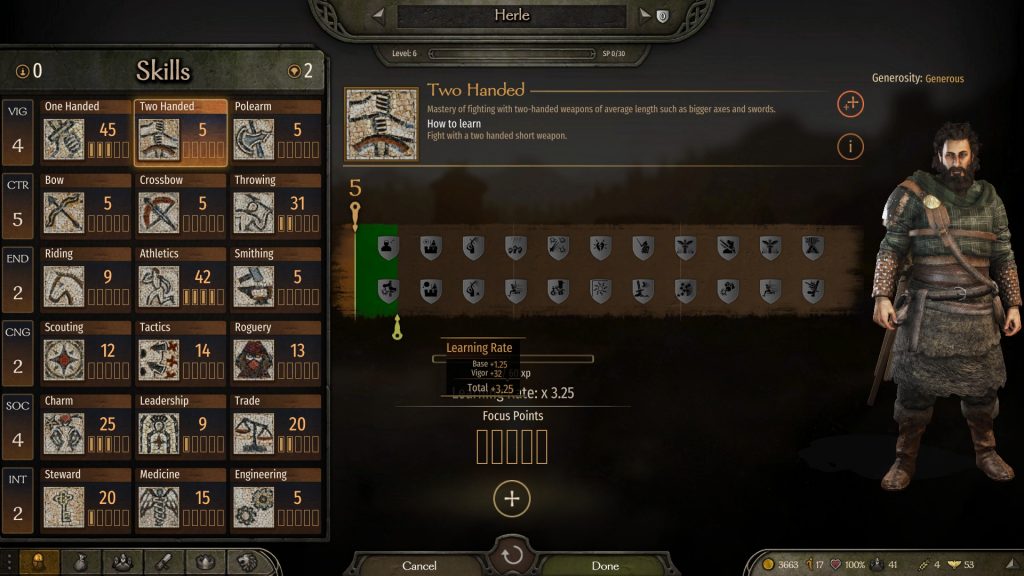
Task: Open the Roguery skill
Action: pos(276,355)
